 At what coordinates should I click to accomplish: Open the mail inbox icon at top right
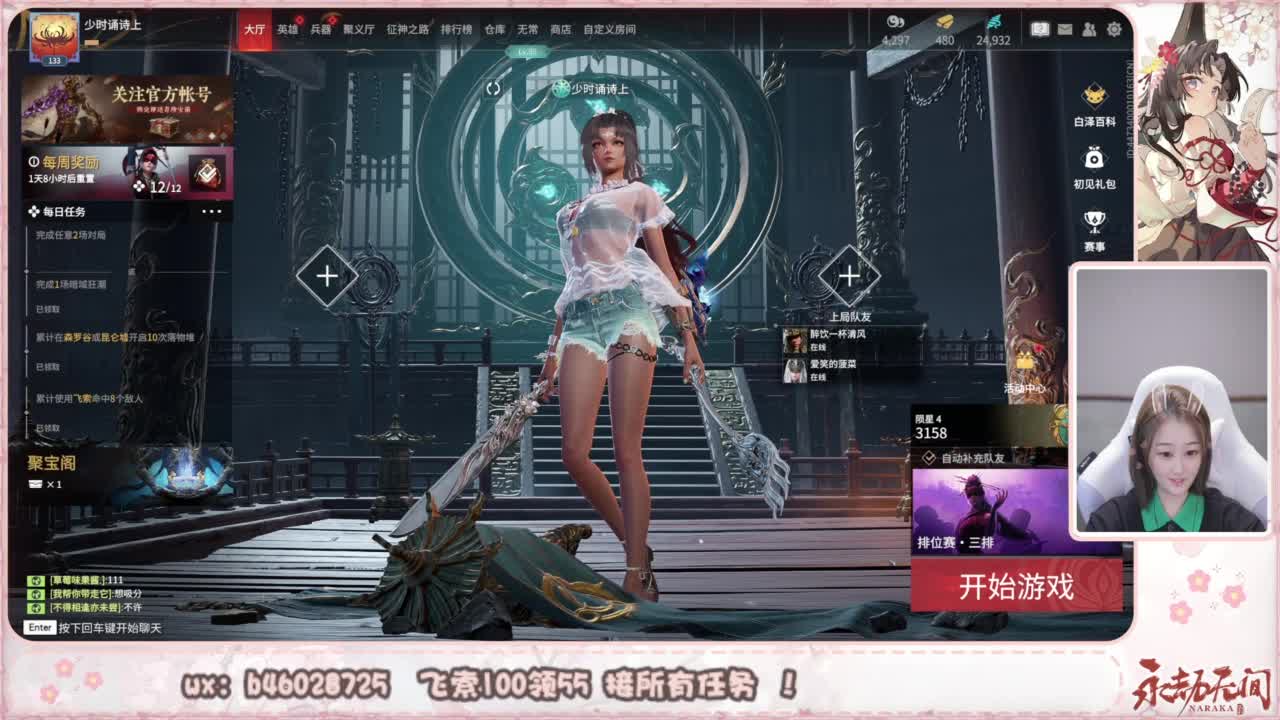point(1065,28)
